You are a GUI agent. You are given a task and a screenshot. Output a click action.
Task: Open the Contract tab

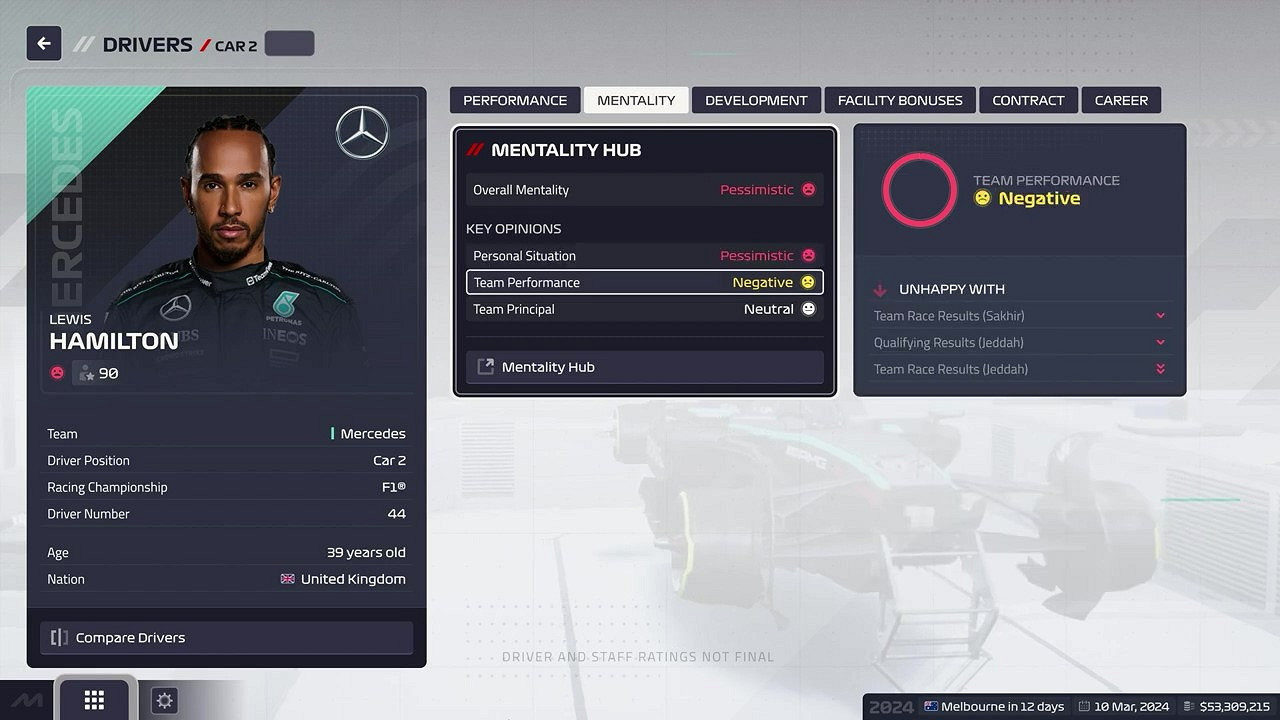(x=1028, y=100)
